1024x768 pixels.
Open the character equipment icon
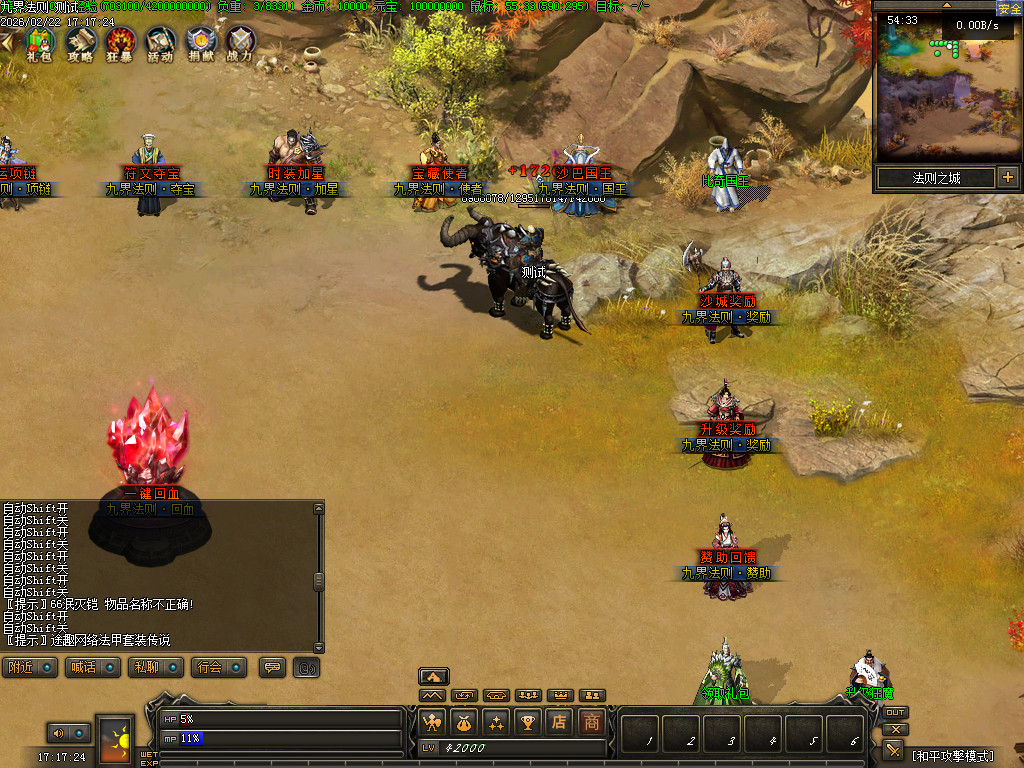pyautogui.click(x=432, y=721)
